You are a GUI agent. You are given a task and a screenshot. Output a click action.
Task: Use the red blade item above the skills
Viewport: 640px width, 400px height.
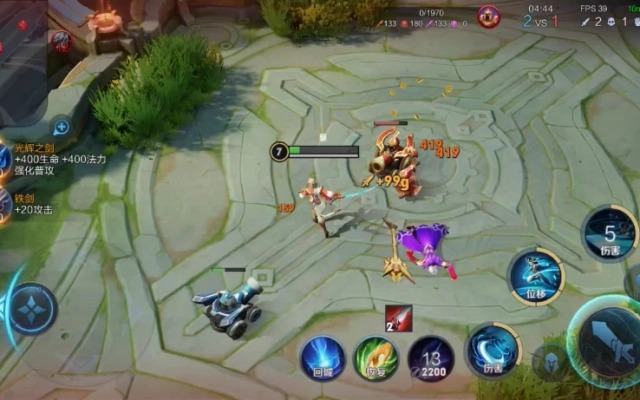pyautogui.click(x=397, y=316)
